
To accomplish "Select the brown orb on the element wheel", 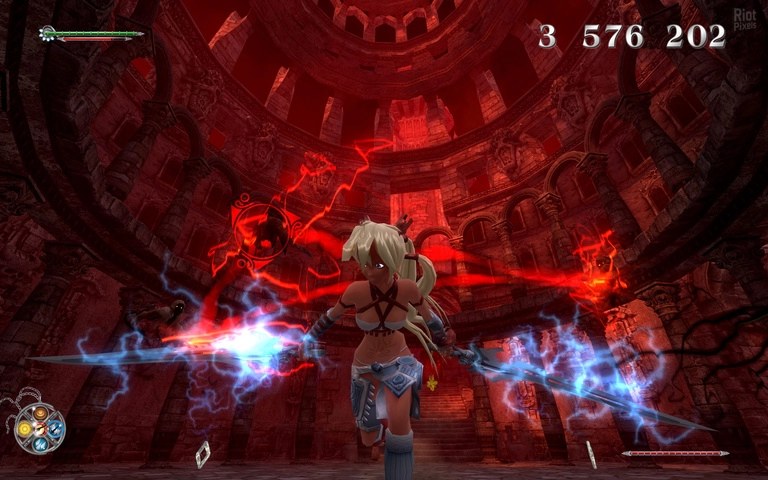I will tap(40, 414).
